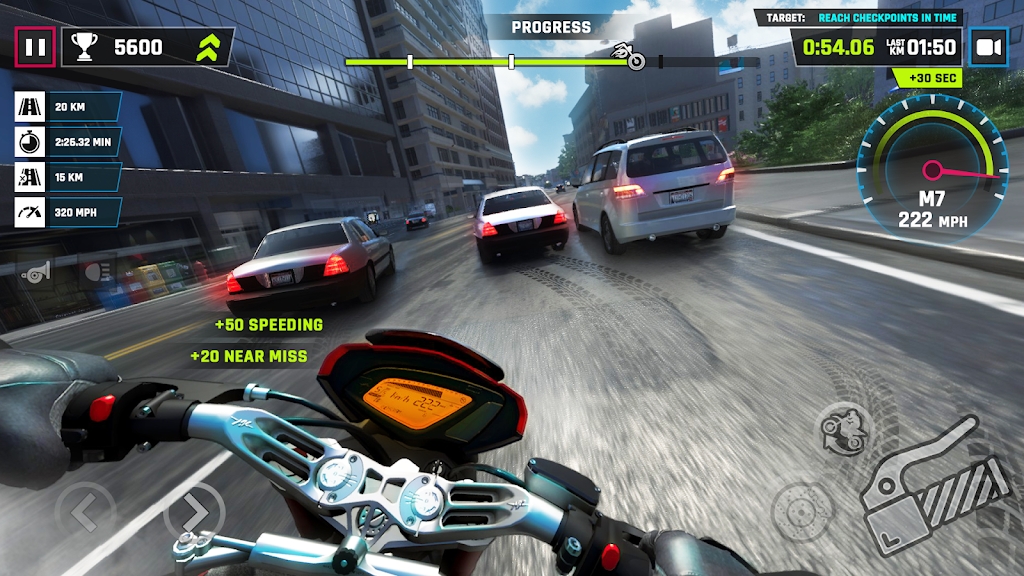This screenshot has height=576, width=1024.
Task: Steer left with the left arrow button
Action: [x=86, y=512]
